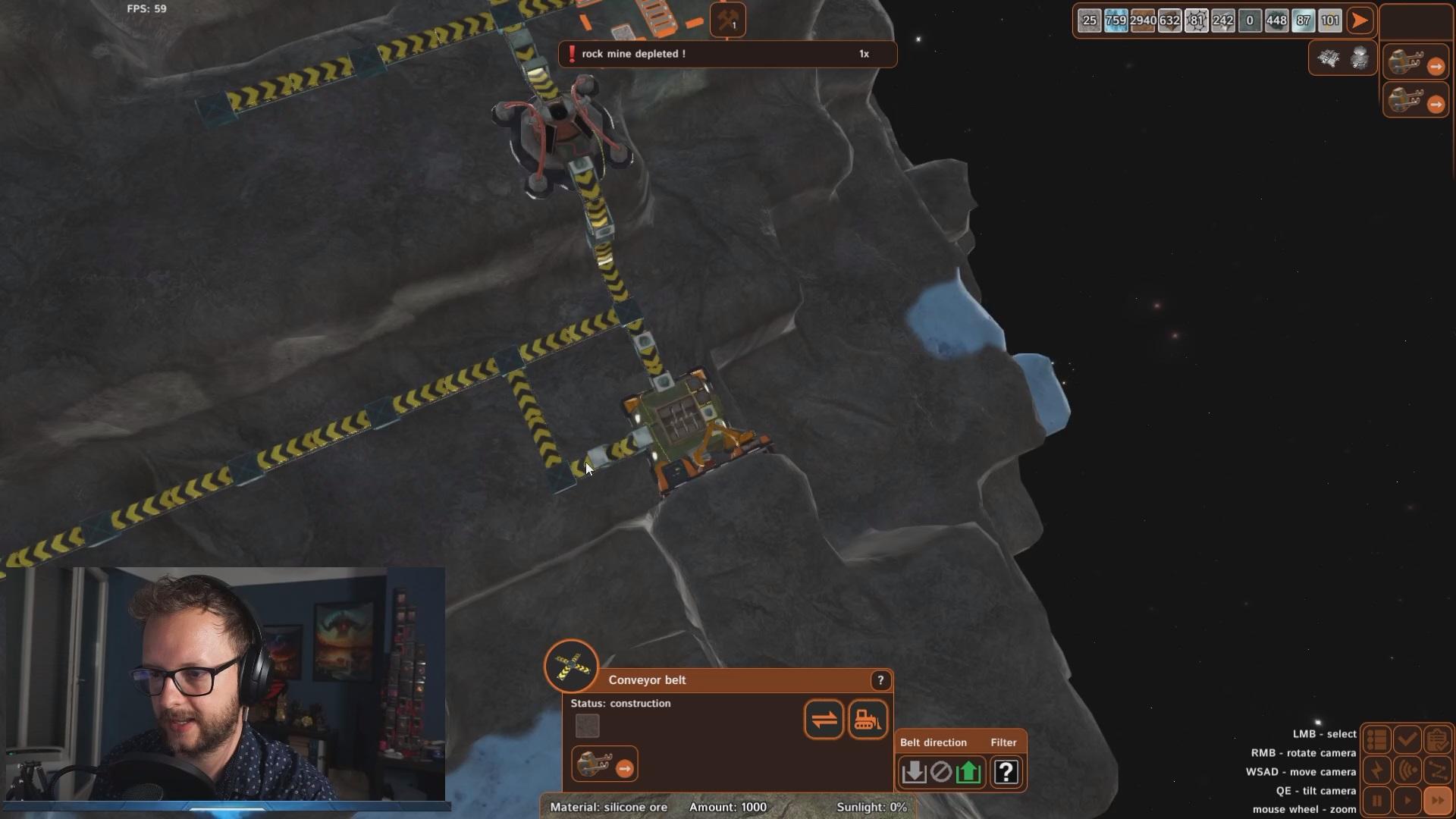Open the checkmark objectives button

click(x=1407, y=739)
